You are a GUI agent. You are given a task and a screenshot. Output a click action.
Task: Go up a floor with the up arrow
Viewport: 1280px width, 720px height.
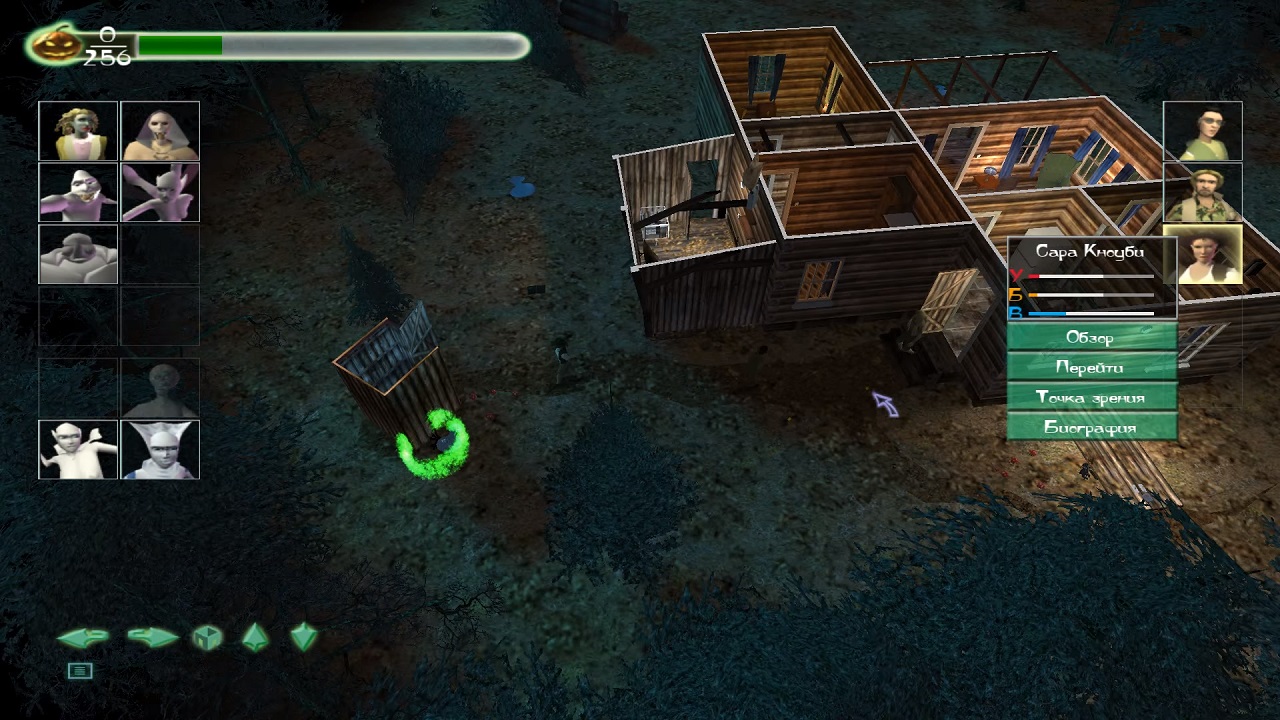pyautogui.click(x=255, y=637)
